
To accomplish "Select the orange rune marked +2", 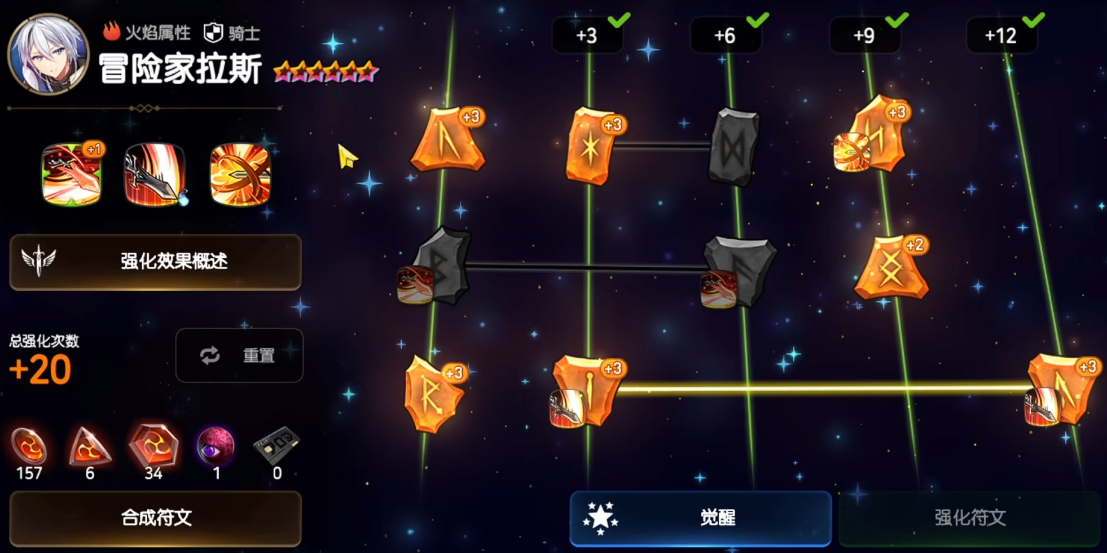I will [x=890, y=268].
